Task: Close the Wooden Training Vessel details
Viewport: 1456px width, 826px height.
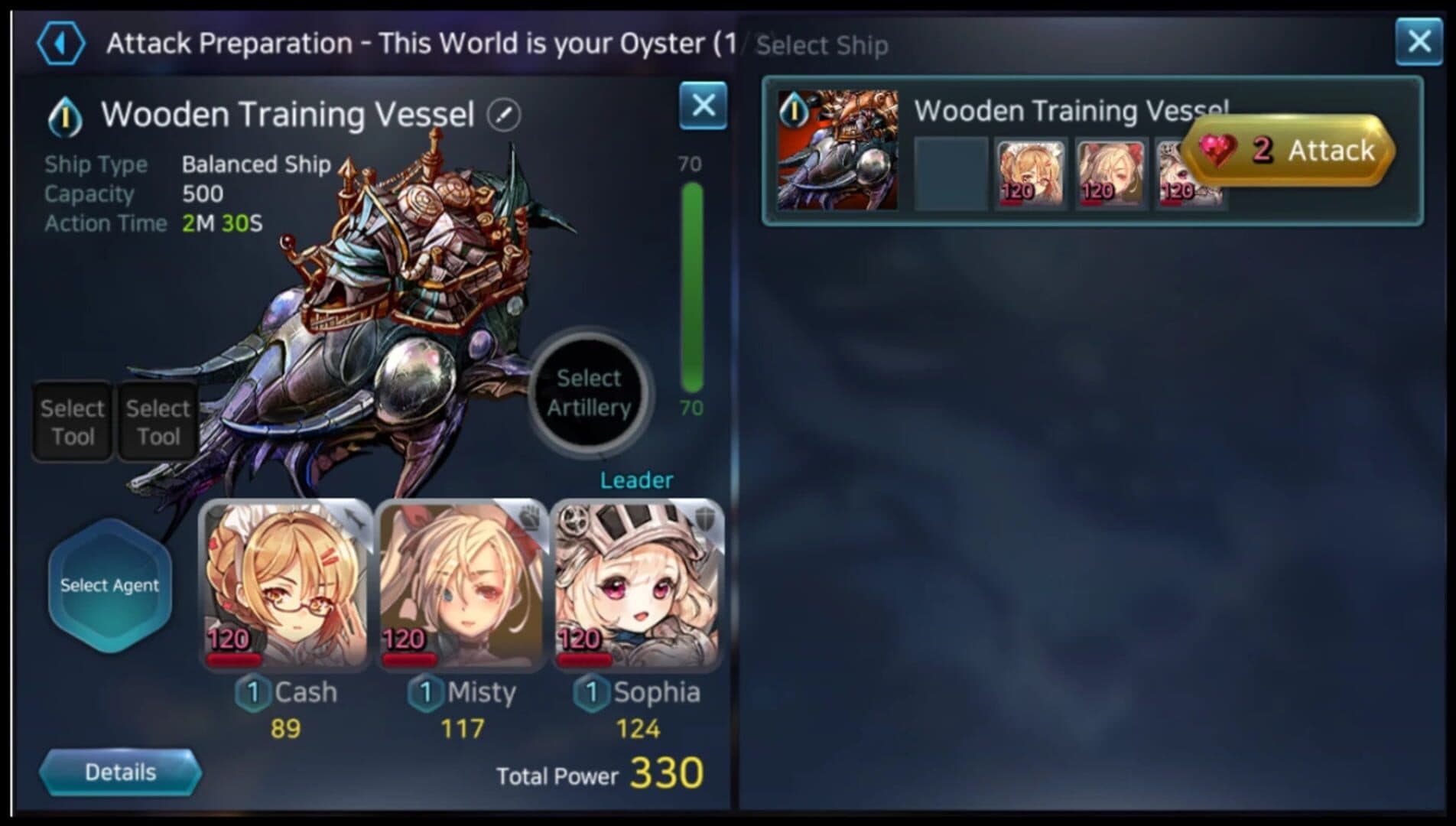Action: pos(703,106)
